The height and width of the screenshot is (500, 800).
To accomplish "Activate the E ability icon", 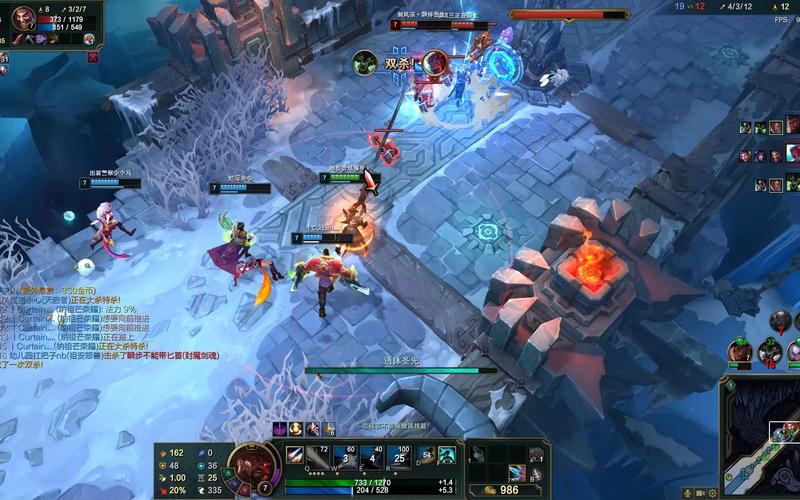I will 372,455.
